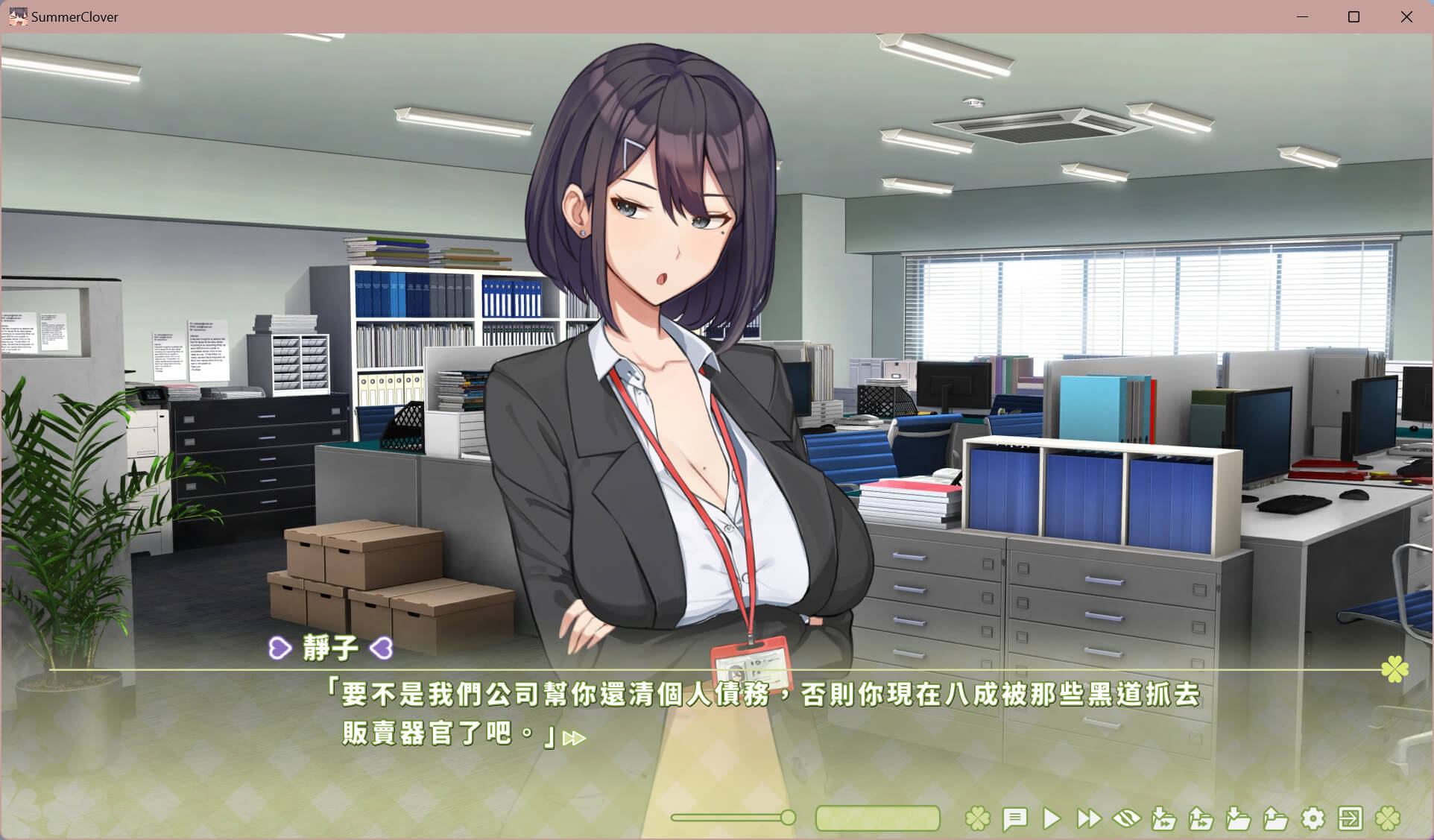This screenshot has width=1434, height=840.
Task: Click the exit arrow-in-box icon
Action: coord(1351,818)
